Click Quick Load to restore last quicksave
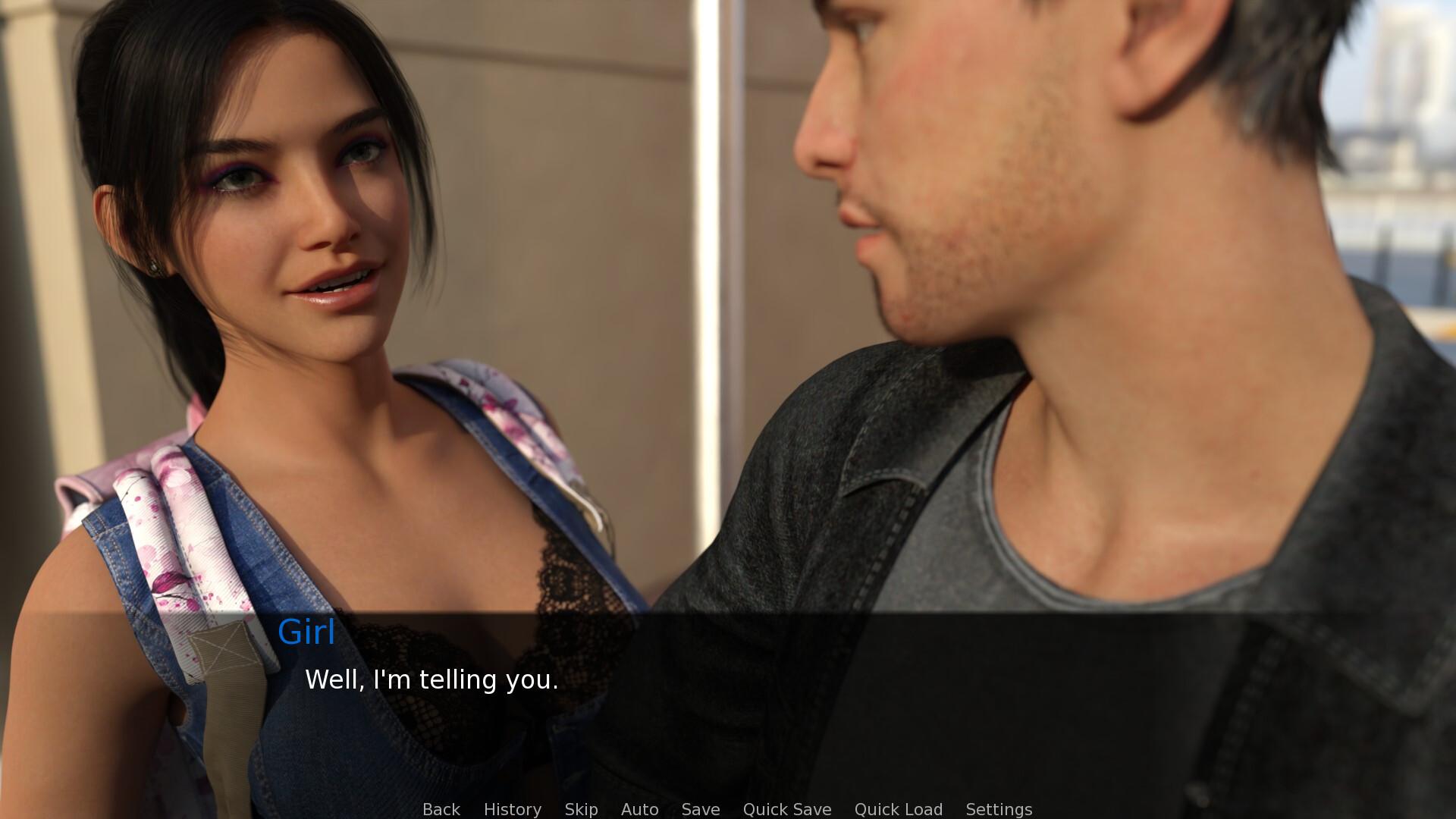Screen dimensions: 1456x819 pyautogui.click(x=898, y=809)
